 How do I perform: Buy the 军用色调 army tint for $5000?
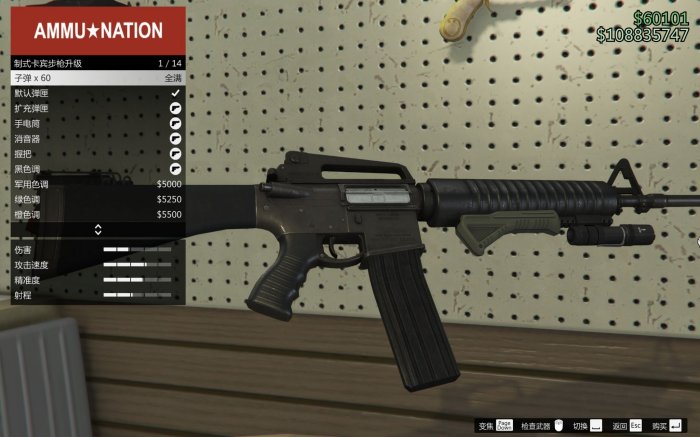[x=97, y=184]
